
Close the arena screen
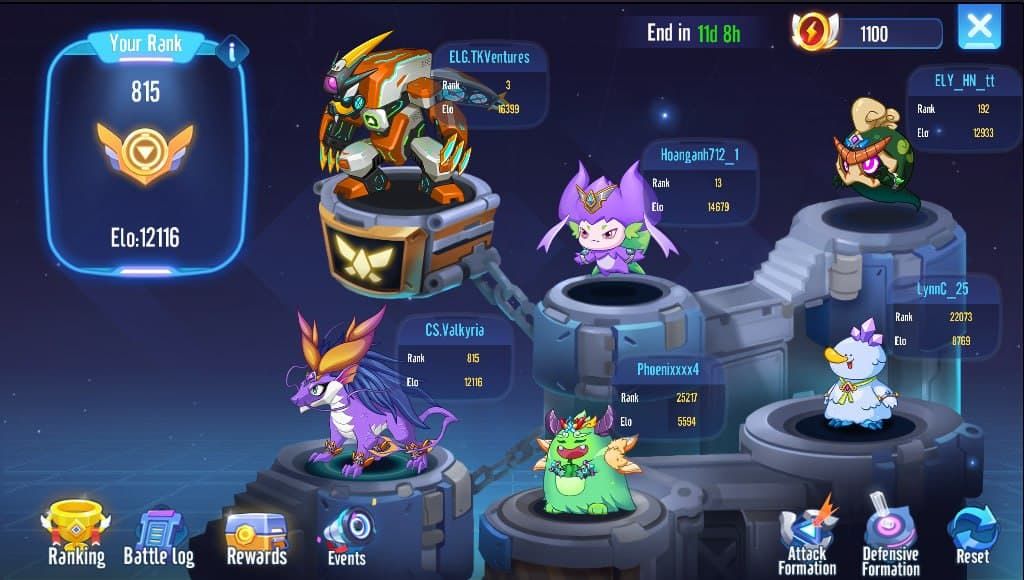pos(979,27)
